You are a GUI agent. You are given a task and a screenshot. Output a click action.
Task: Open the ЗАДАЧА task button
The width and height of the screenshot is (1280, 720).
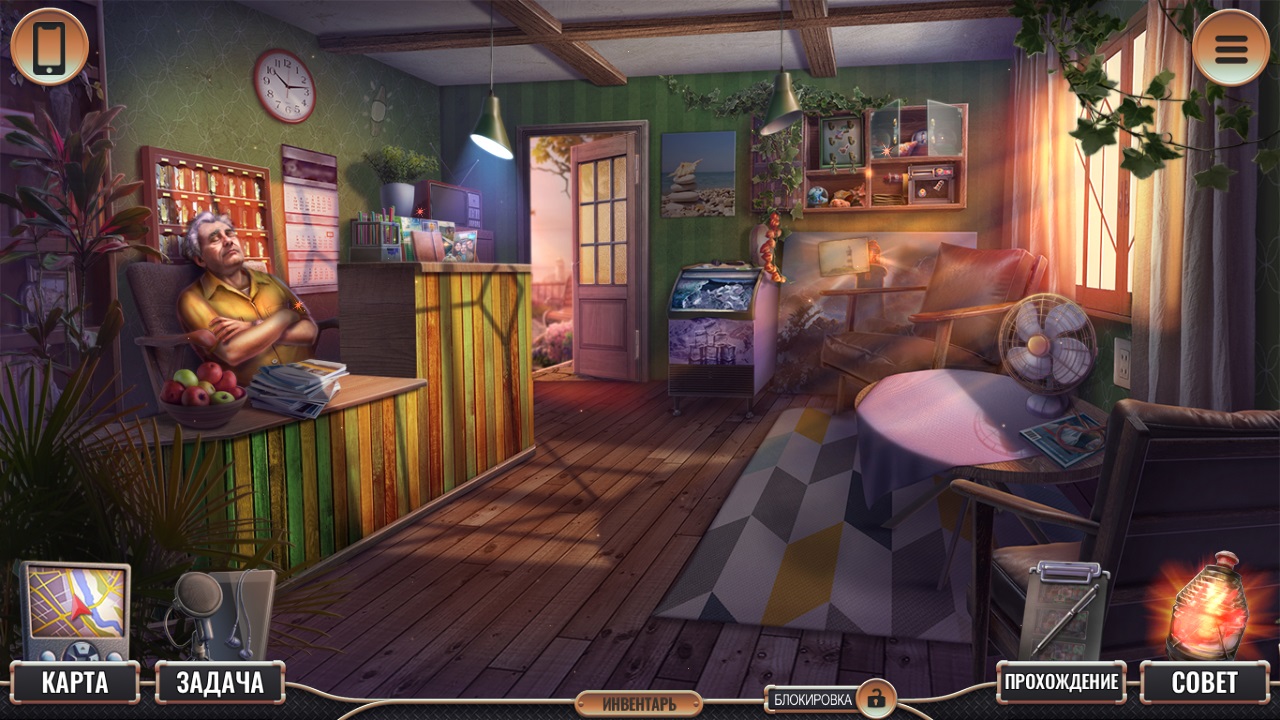pyautogui.click(x=220, y=683)
